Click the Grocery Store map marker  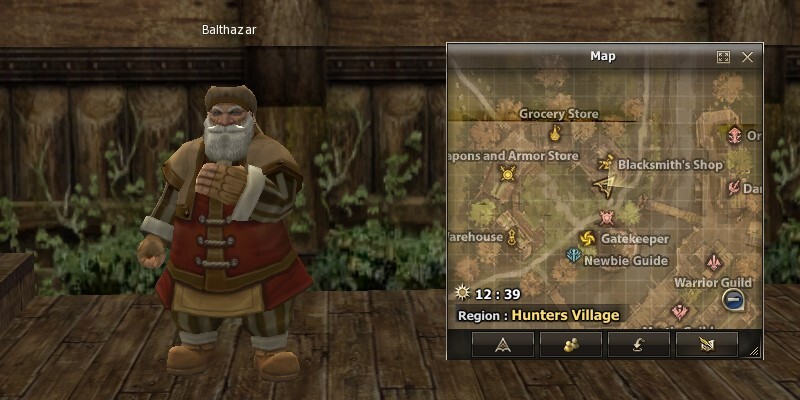(555, 133)
